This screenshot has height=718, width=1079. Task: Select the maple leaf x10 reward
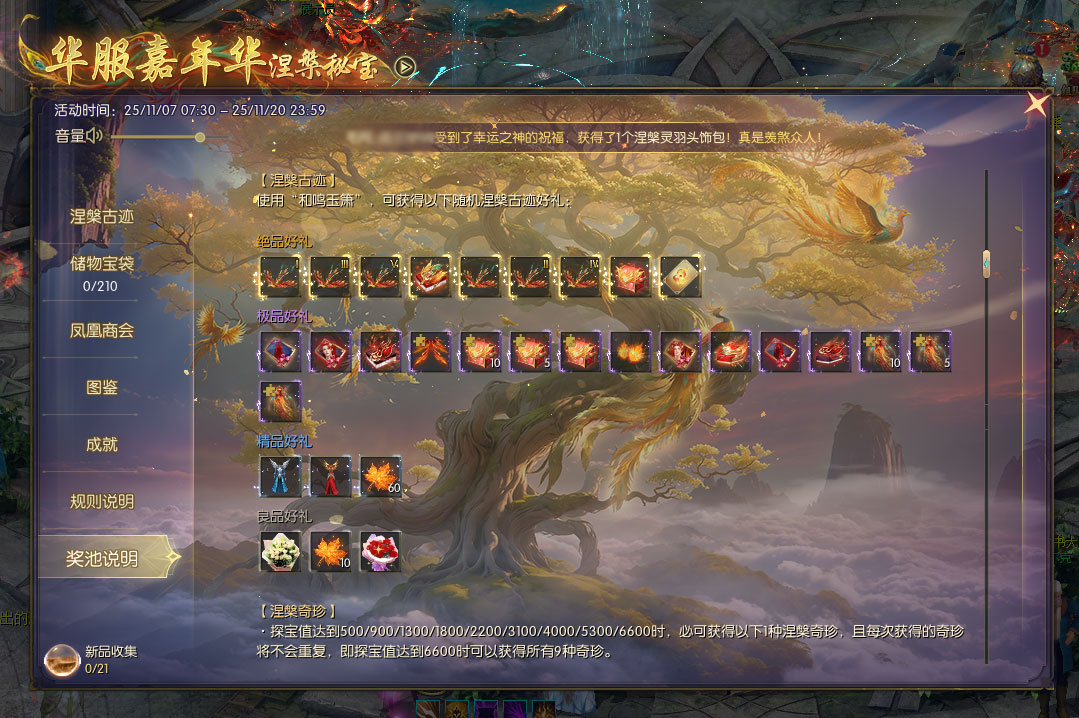tap(330, 551)
